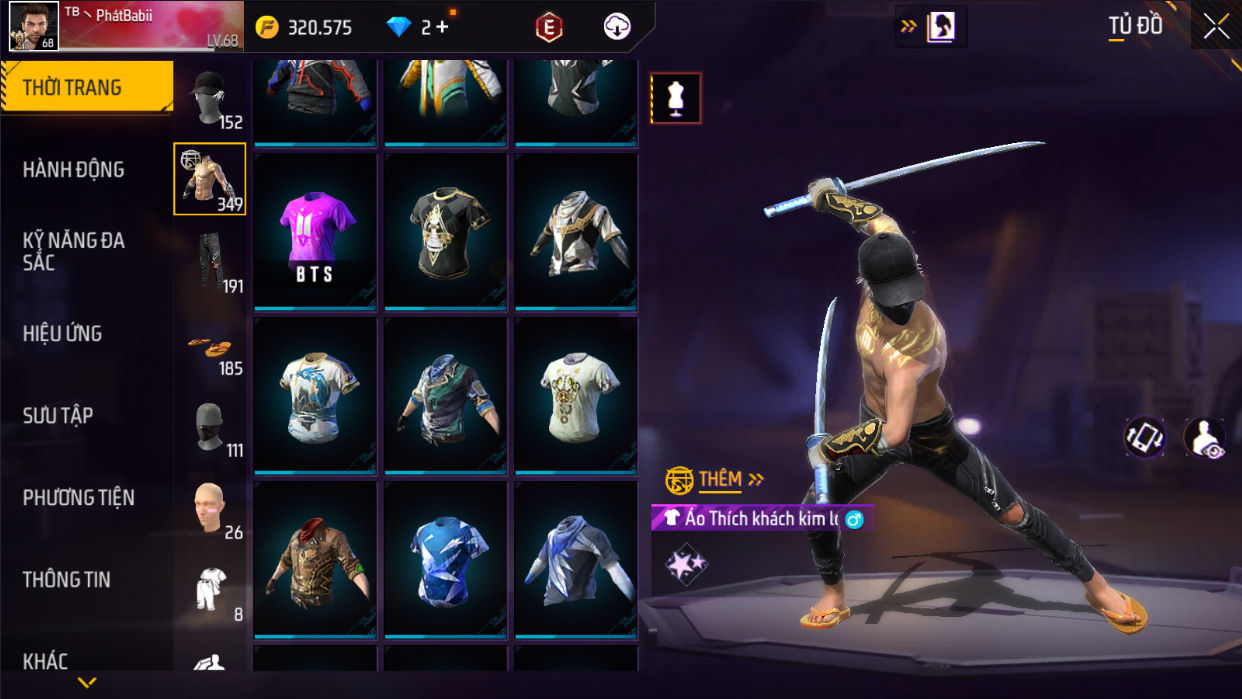The width and height of the screenshot is (1242, 699).
Task: Open the mannequin outfit preset button
Action: (x=676, y=98)
